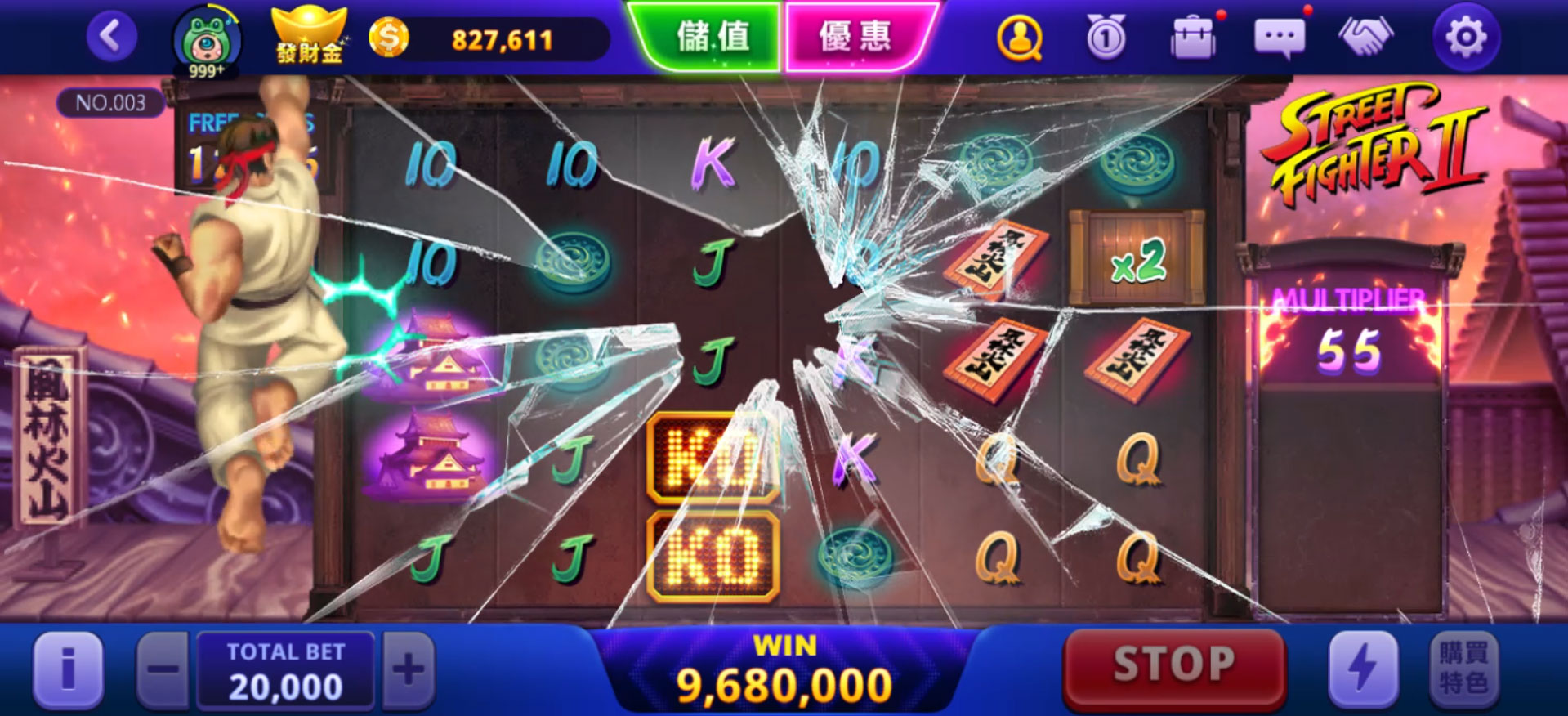Open the pink 優惠 promotions button
The image size is (1568, 716).
click(x=855, y=37)
